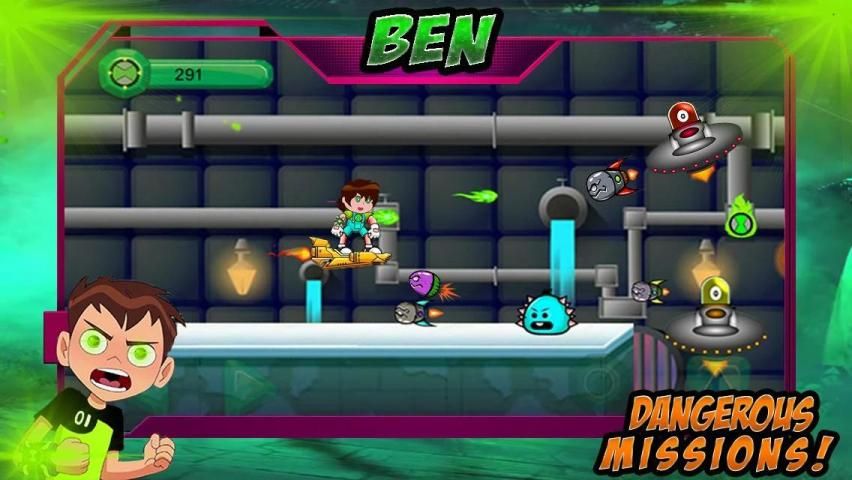Tap the faint right-arrow move button
Viewport: 852px width, 480px height.
pyautogui.click(x=243, y=381)
